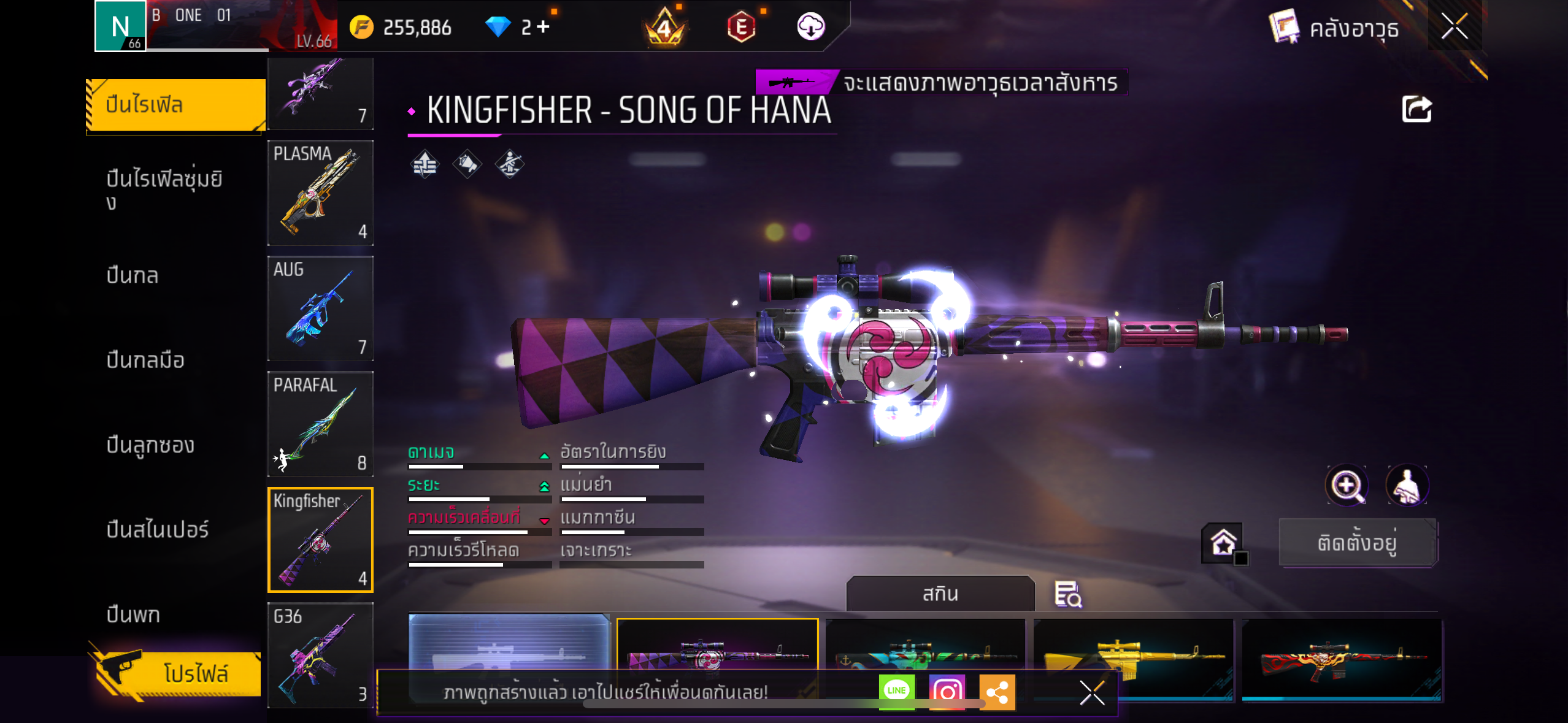
Task: Share the image via LINE
Action: pyautogui.click(x=896, y=691)
